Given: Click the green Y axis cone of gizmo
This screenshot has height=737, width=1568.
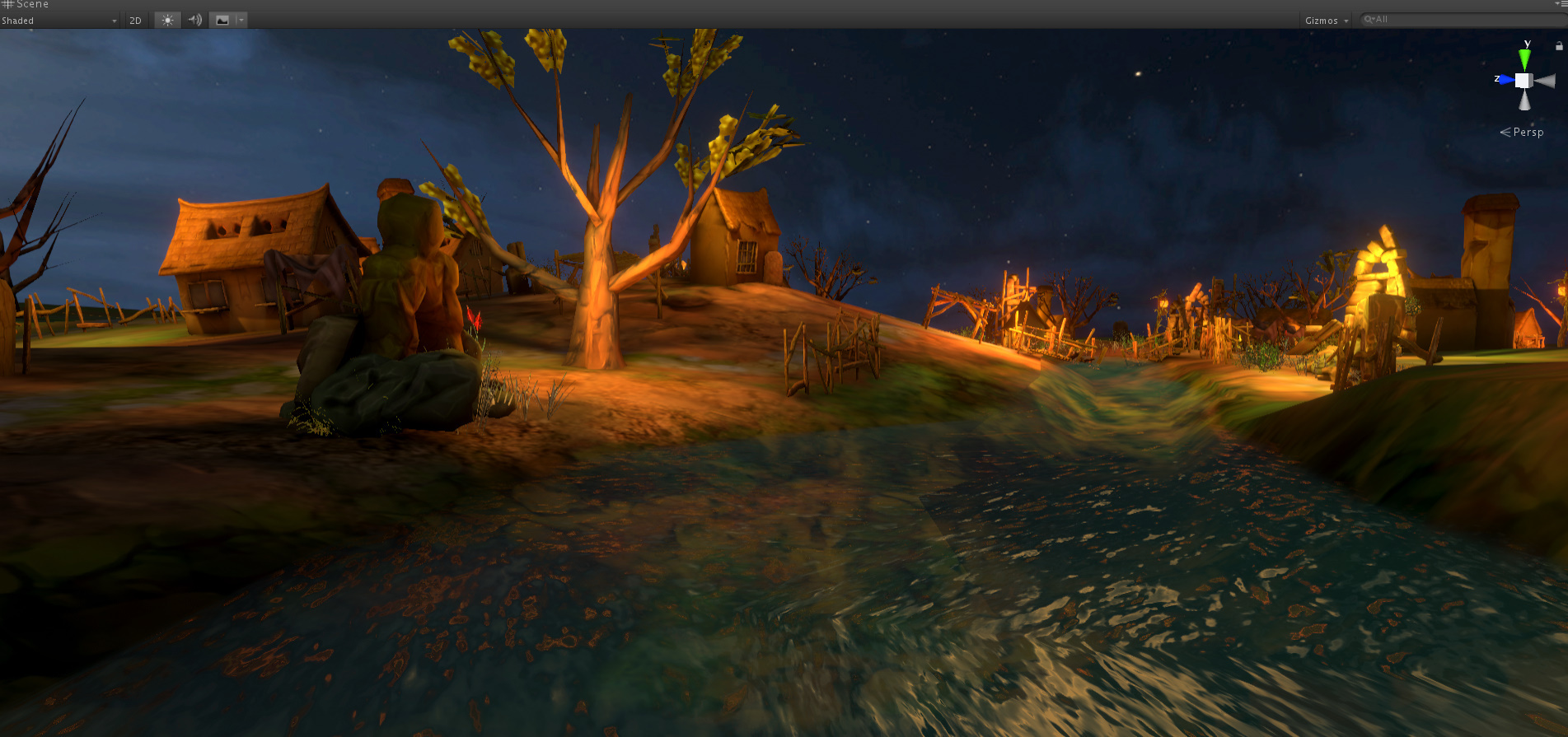Looking at the screenshot, I should 1526,58.
